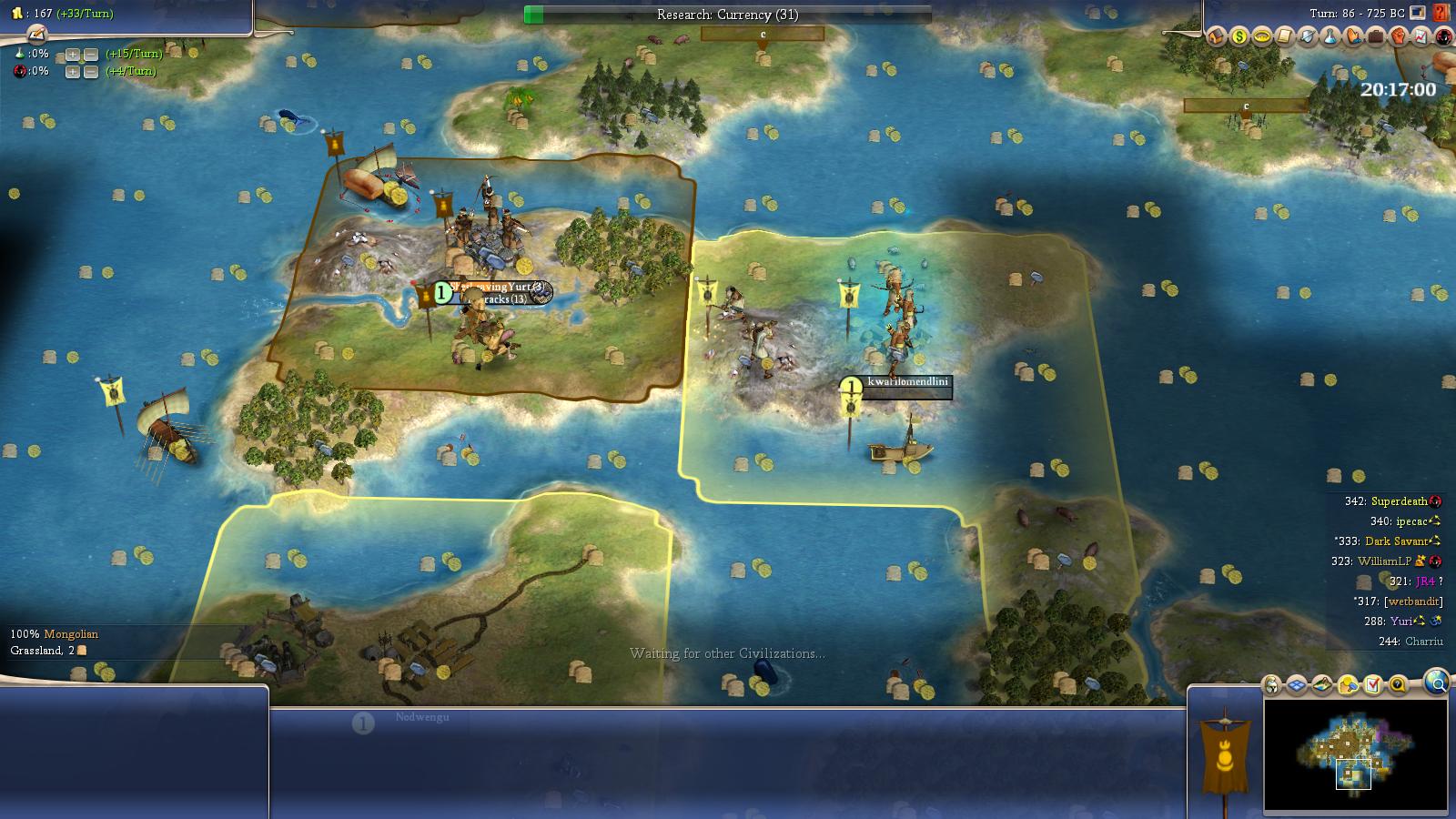Open the globe view magnifier

[1436, 682]
